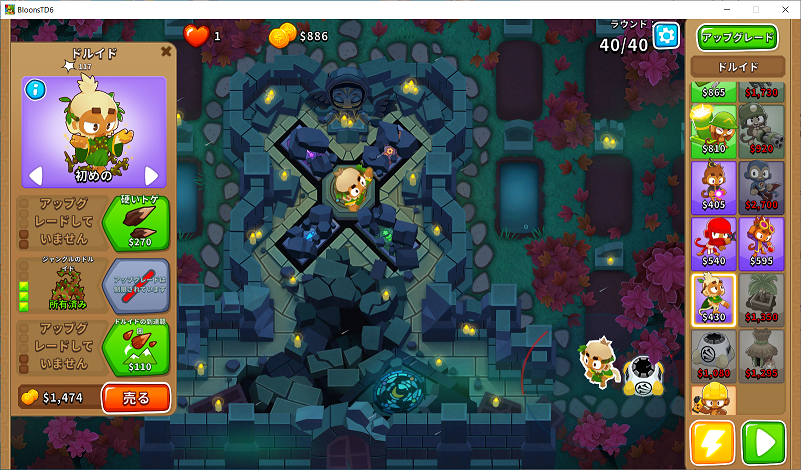Switch targeting to next option
Image resolution: width=801 pixels, height=470 pixels.
[x=152, y=176]
